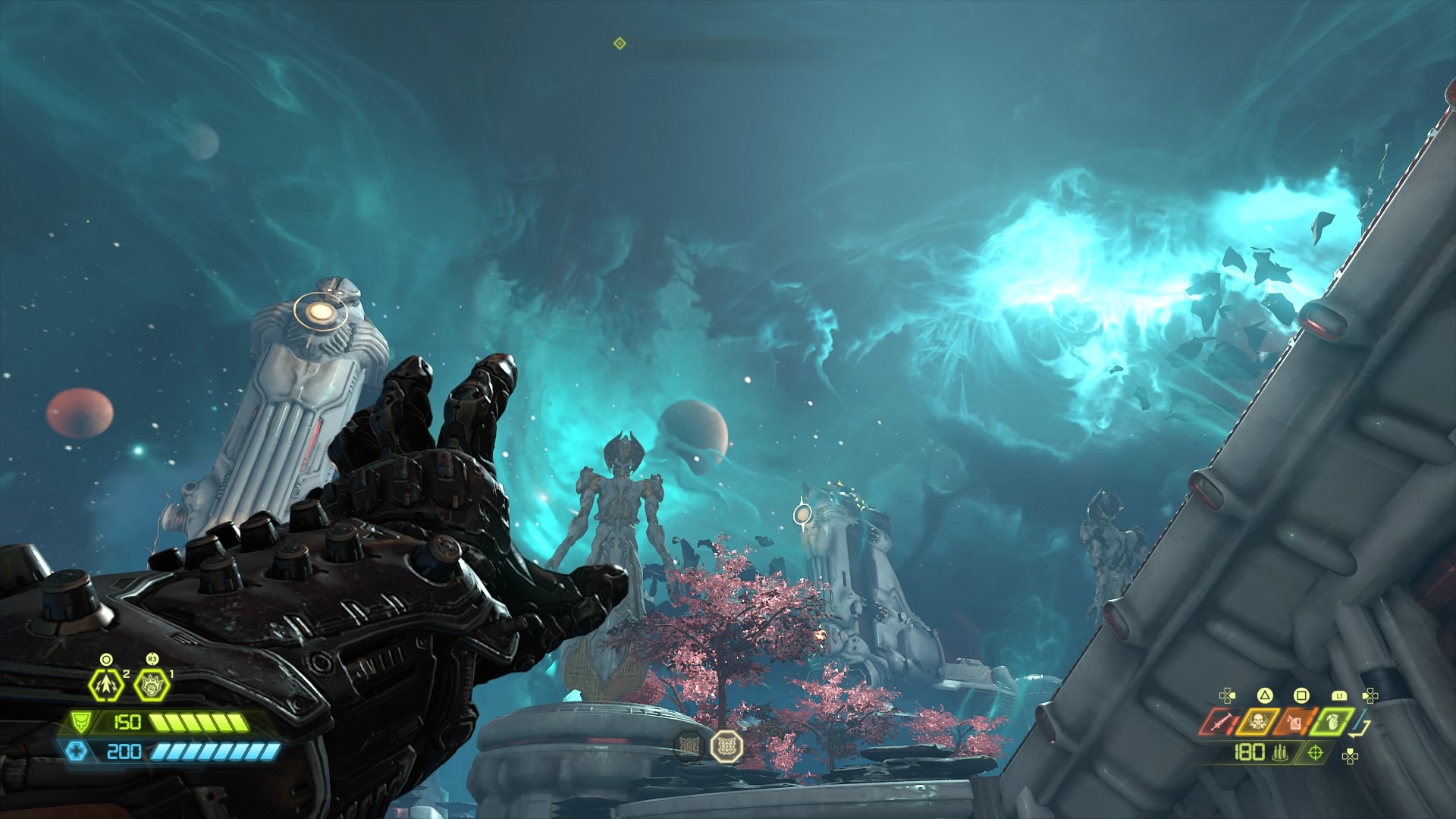Viewport: 1456px width, 819px height.
Task: Select the Blood Punch fist icon
Action: coord(152,686)
